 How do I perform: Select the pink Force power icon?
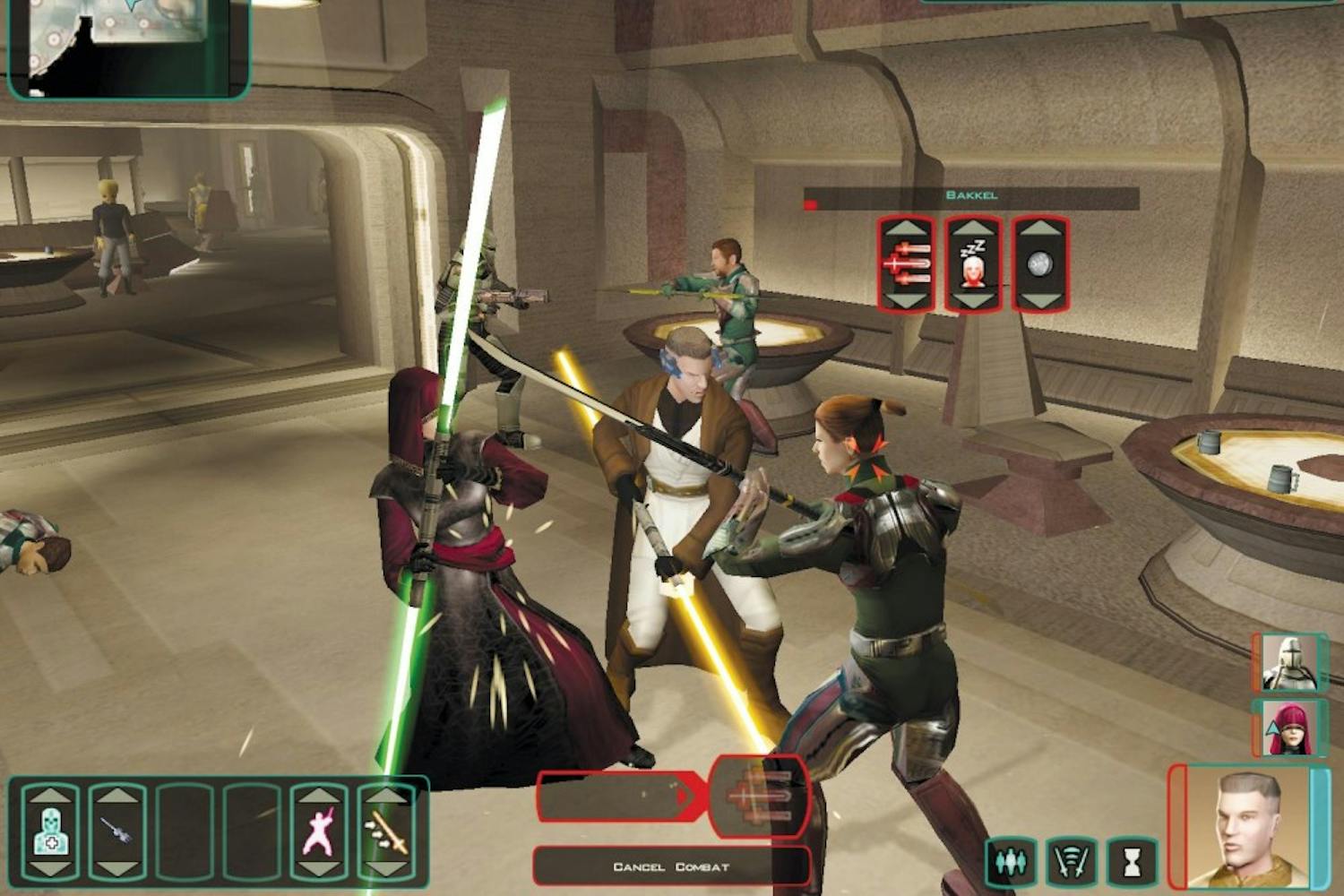click(x=320, y=832)
